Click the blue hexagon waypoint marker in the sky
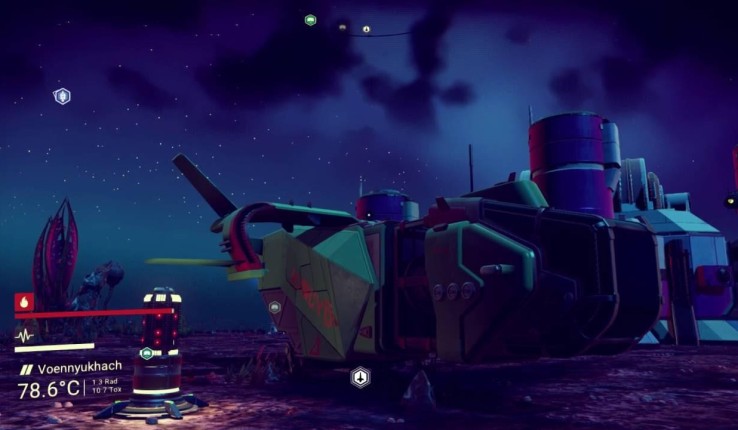 62,96
